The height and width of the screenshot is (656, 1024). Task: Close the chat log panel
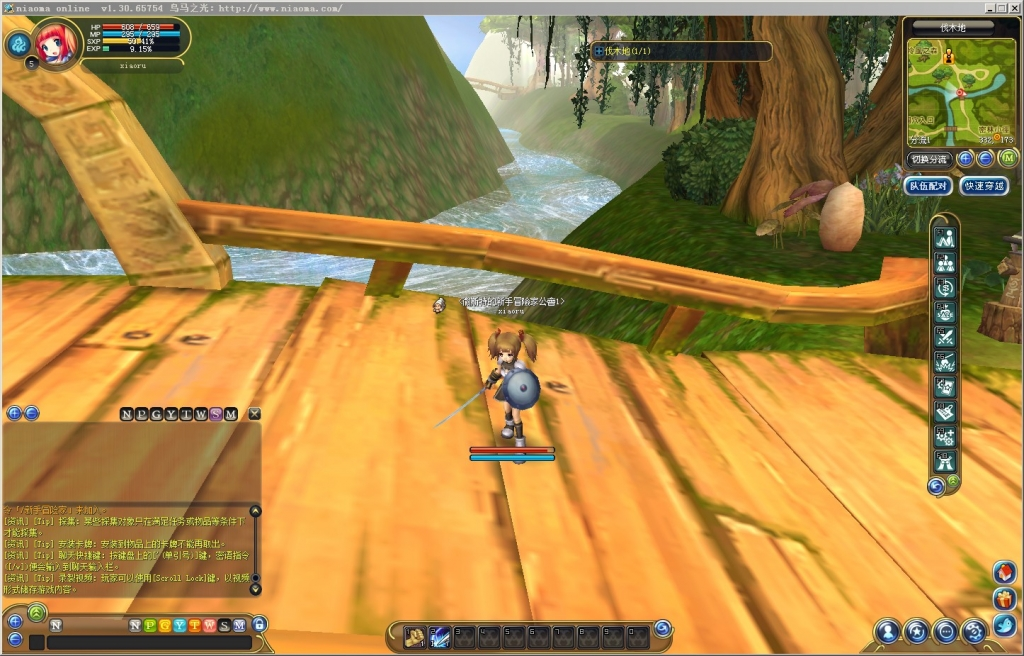(x=255, y=414)
